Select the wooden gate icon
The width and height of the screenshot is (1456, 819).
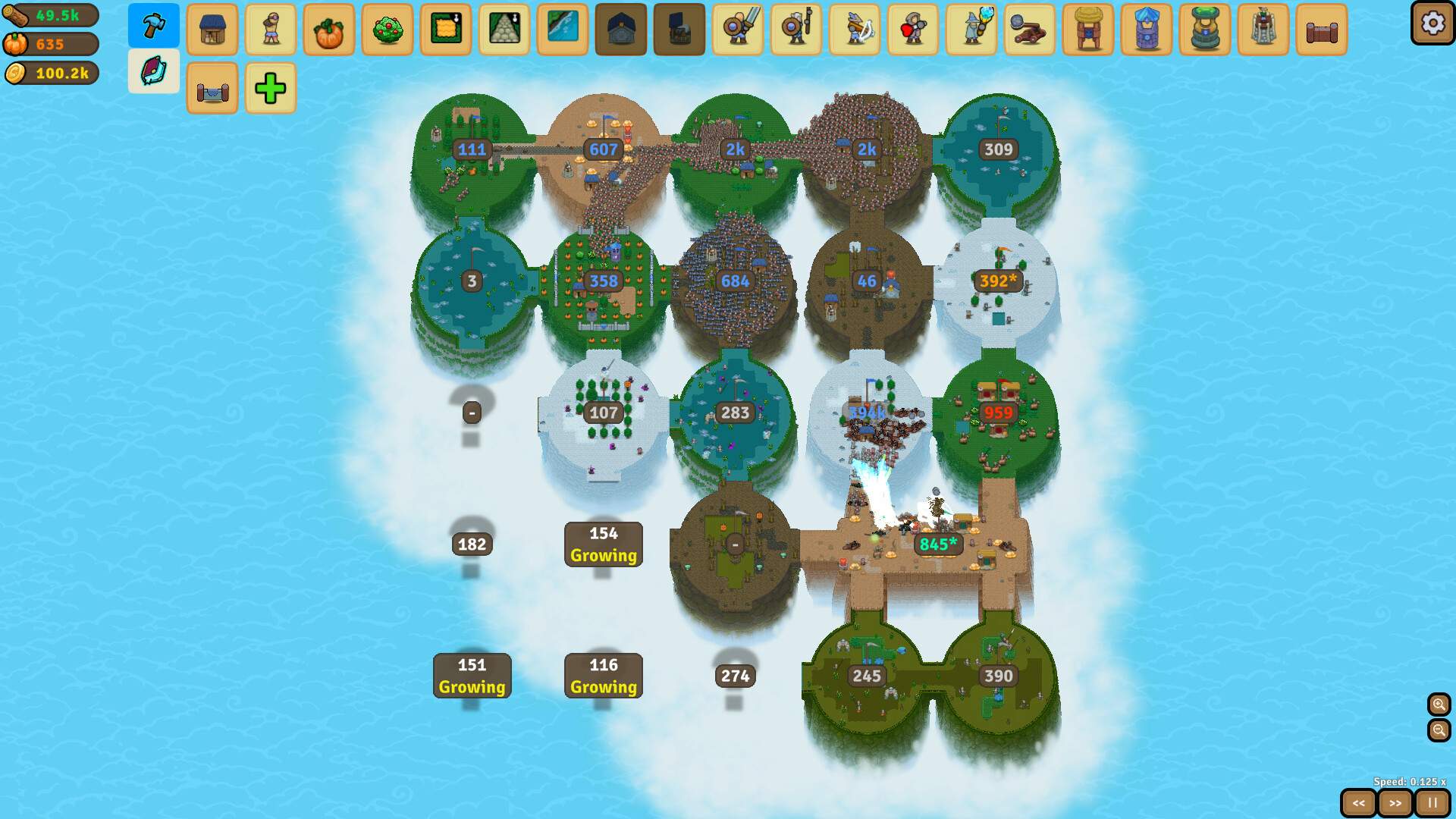(1322, 30)
